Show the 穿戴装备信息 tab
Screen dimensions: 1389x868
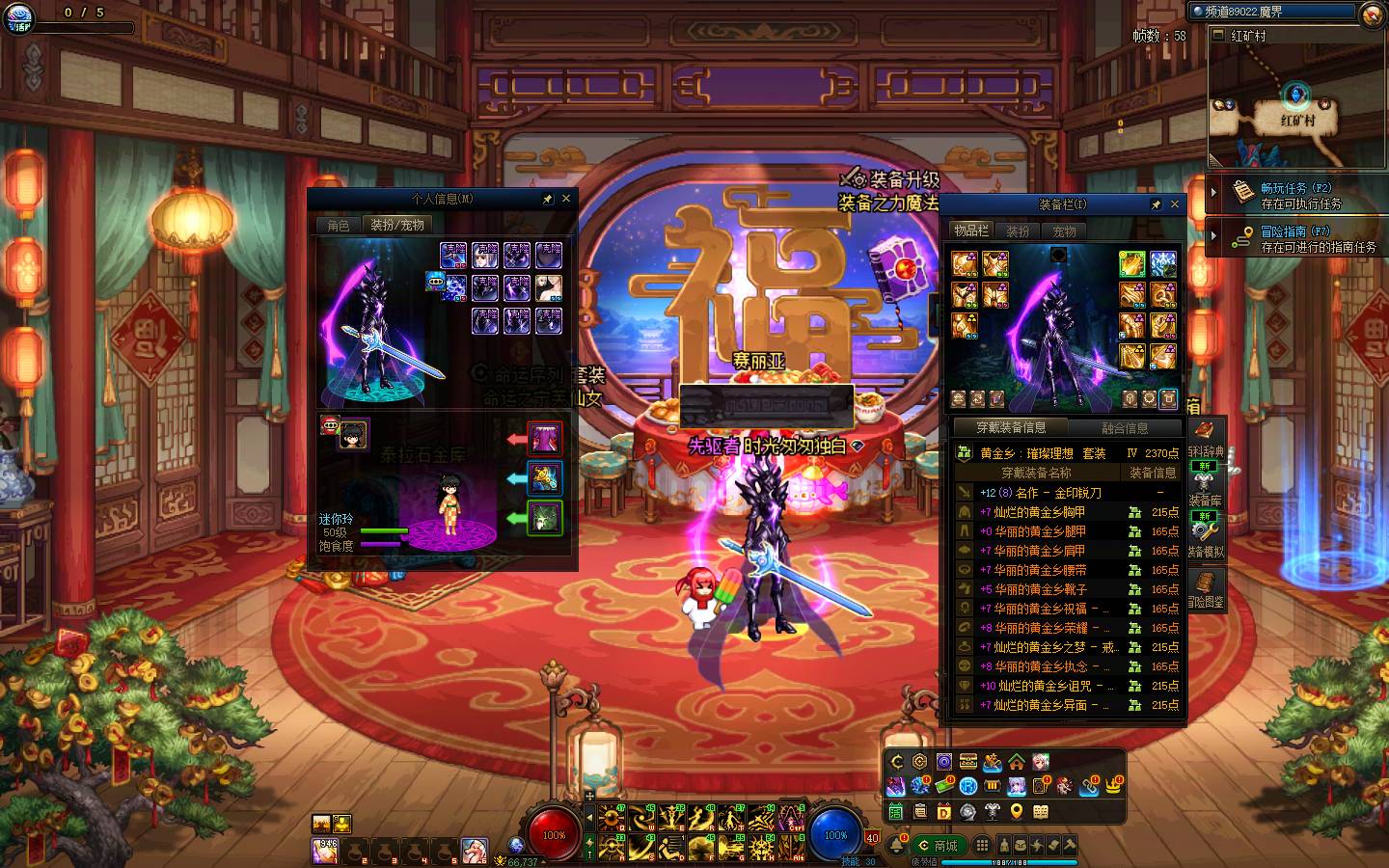coord(1010,427)
